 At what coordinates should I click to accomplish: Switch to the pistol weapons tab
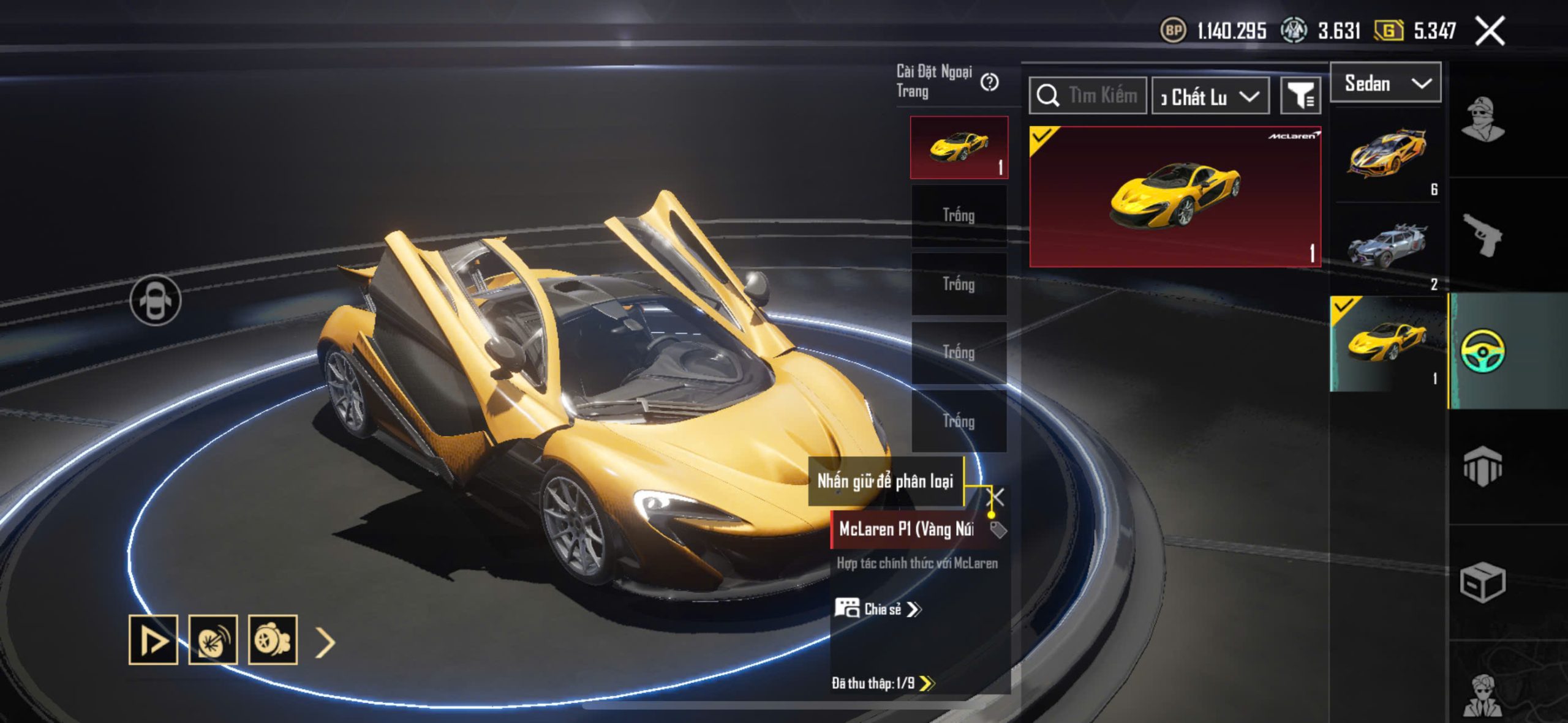click(1482, 234)
